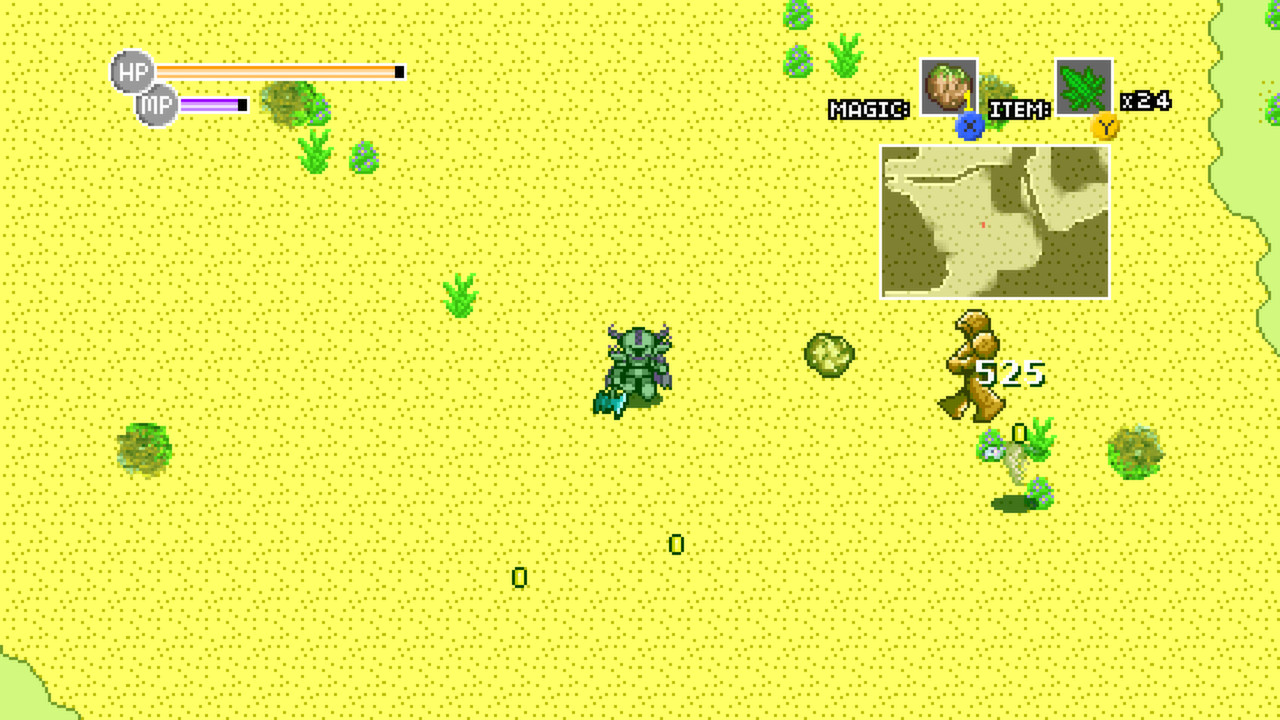Click the yellow Y button badge
Image resolution: width=1280 pixels, height=720 pixels.
[x=1104, y=127]
